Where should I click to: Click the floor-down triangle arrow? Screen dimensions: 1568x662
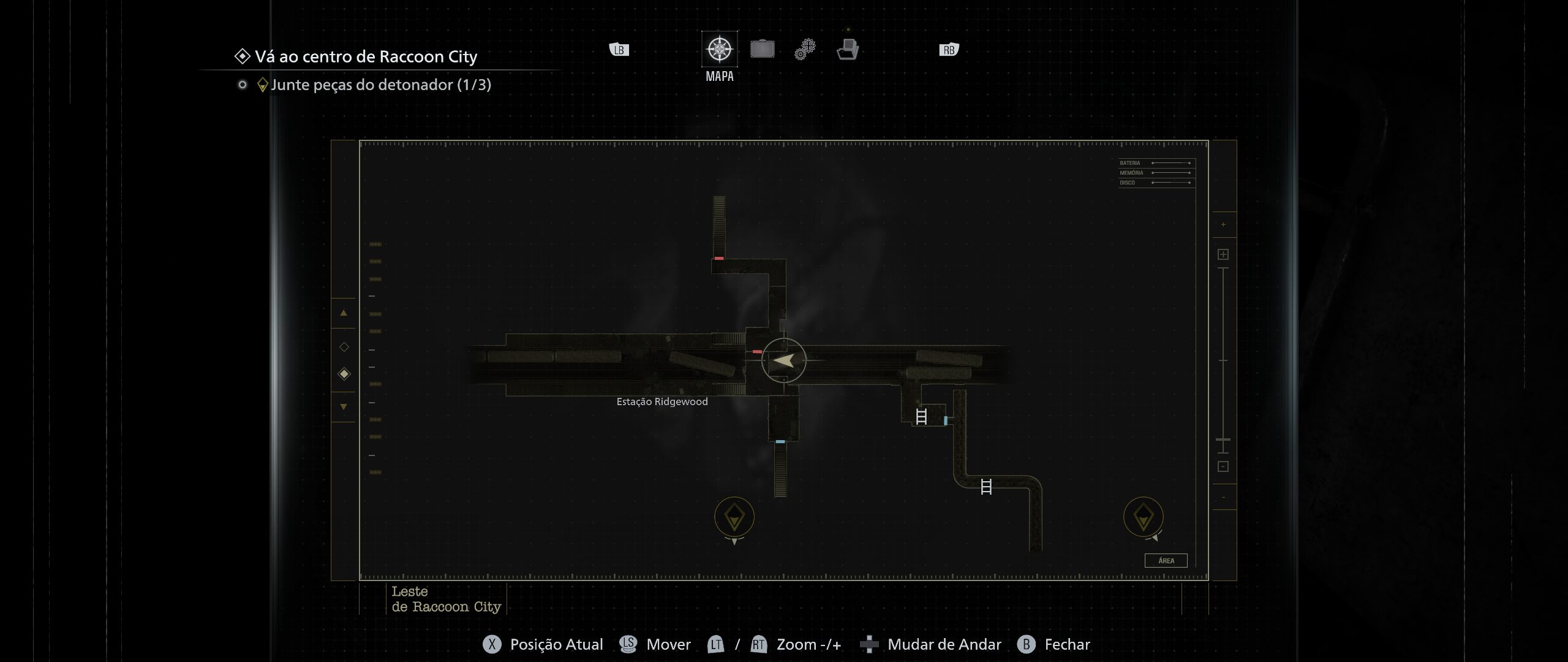coord(344,407)
